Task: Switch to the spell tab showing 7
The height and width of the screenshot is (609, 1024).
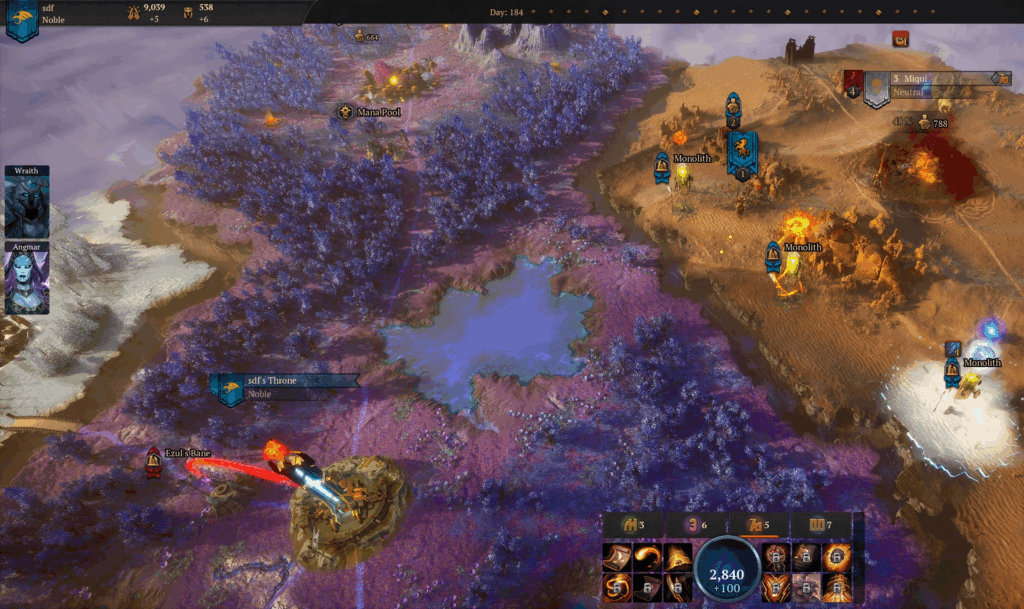Action: 820,525
